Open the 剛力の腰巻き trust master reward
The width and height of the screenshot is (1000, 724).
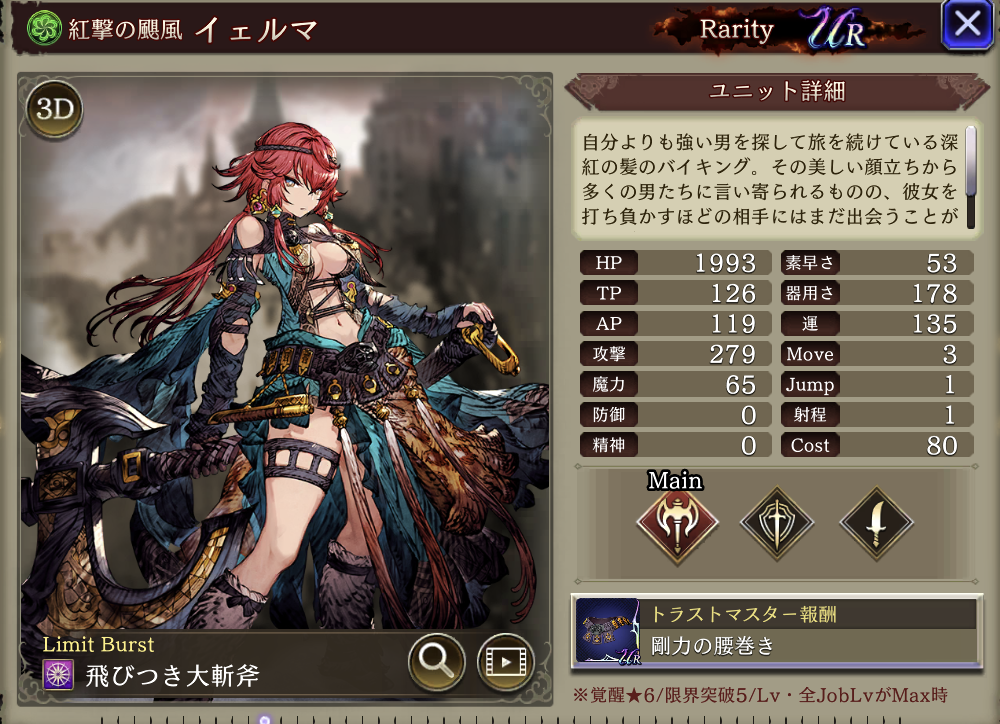[773, 631]
